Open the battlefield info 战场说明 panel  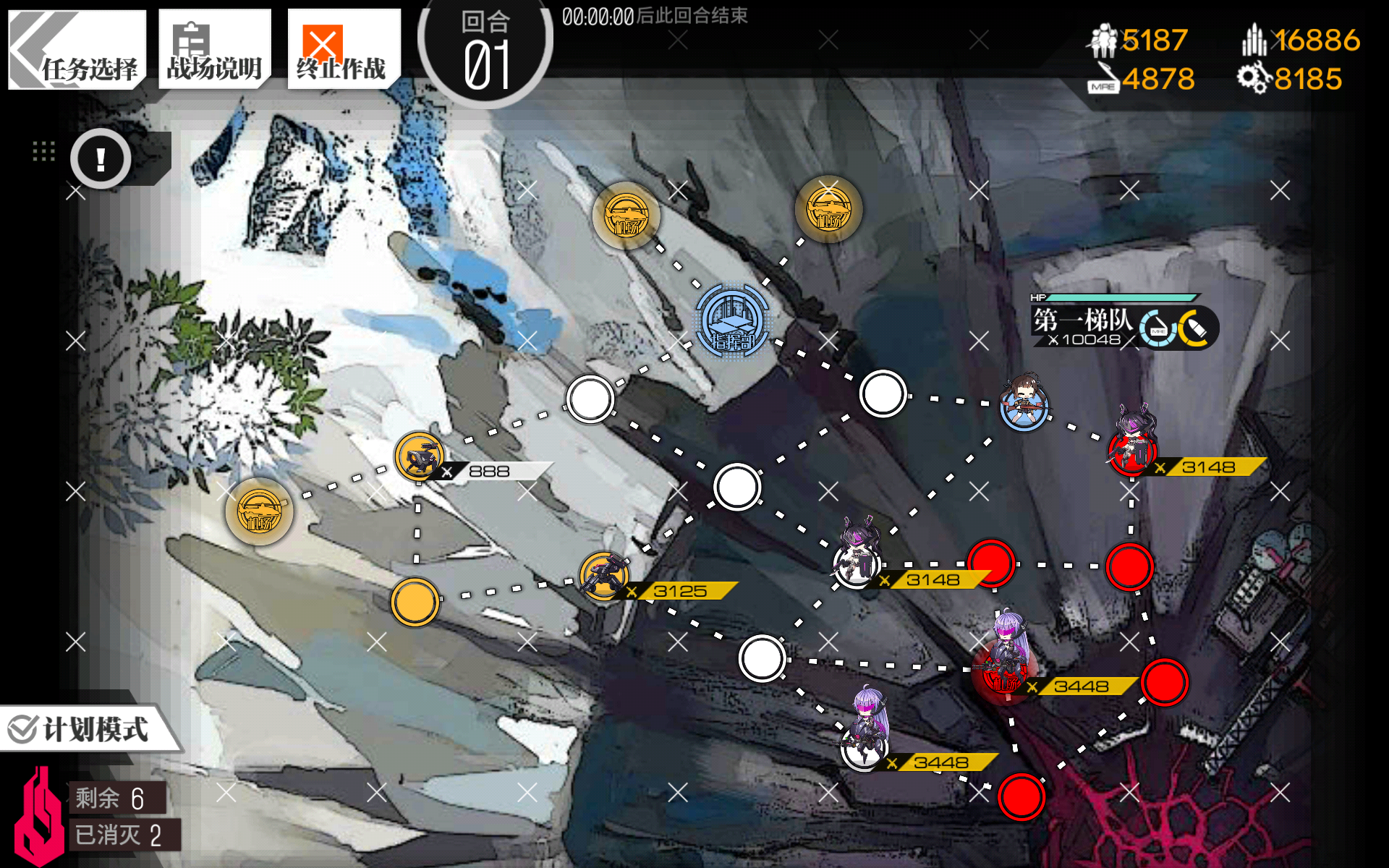[x=213, y=48]
